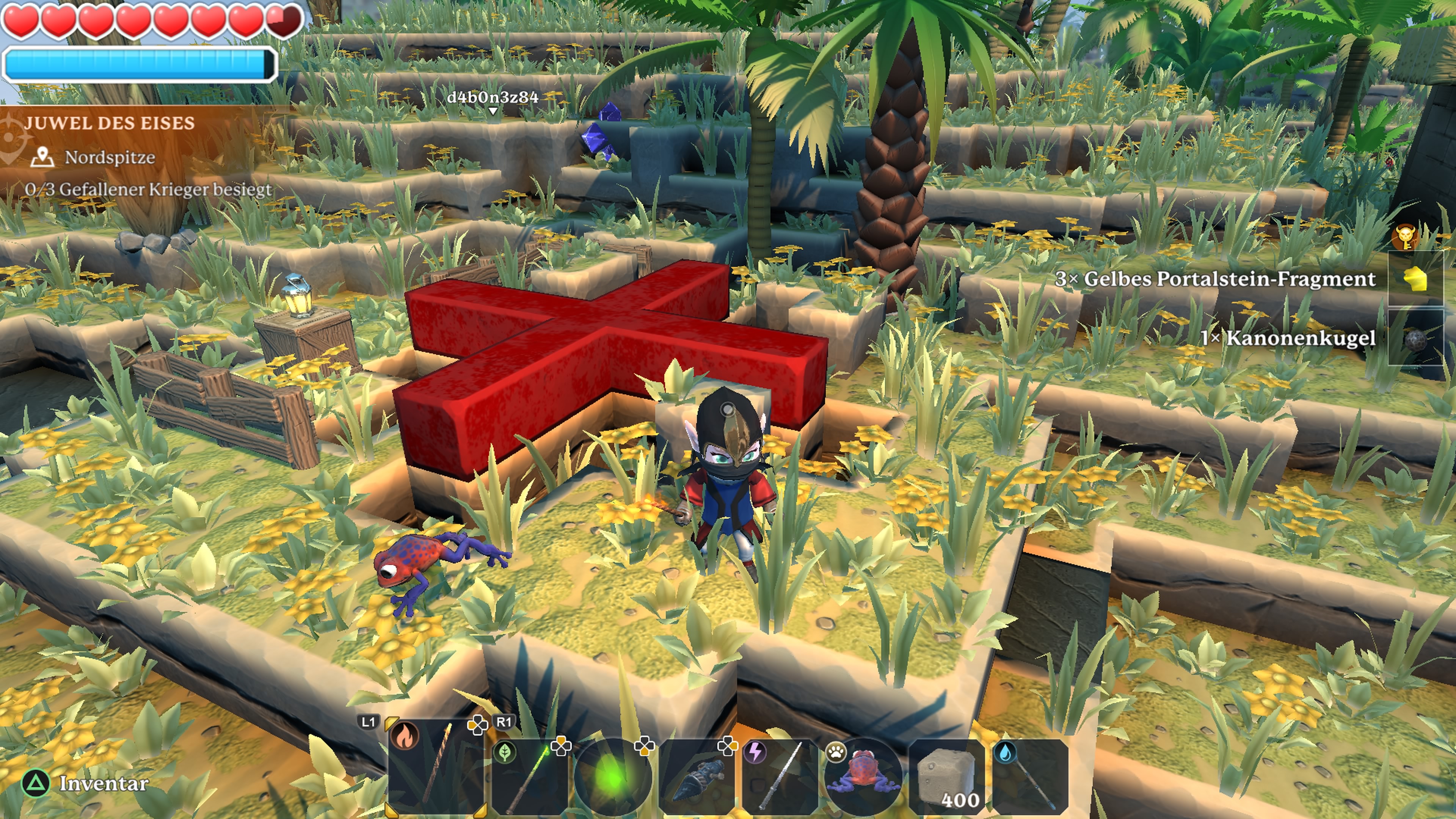Open the Juwel des Eises quest tracker

[110, 123]
